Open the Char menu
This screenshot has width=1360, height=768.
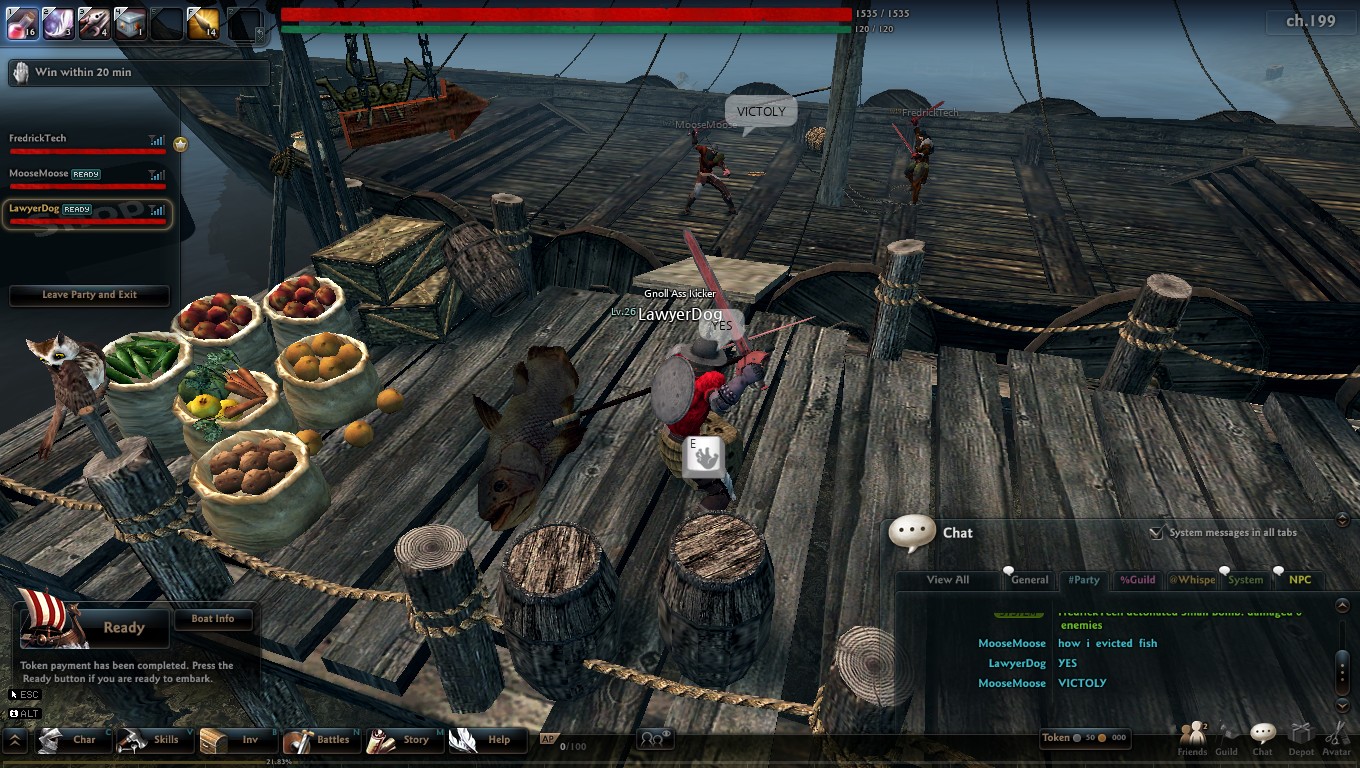(70, 740)
